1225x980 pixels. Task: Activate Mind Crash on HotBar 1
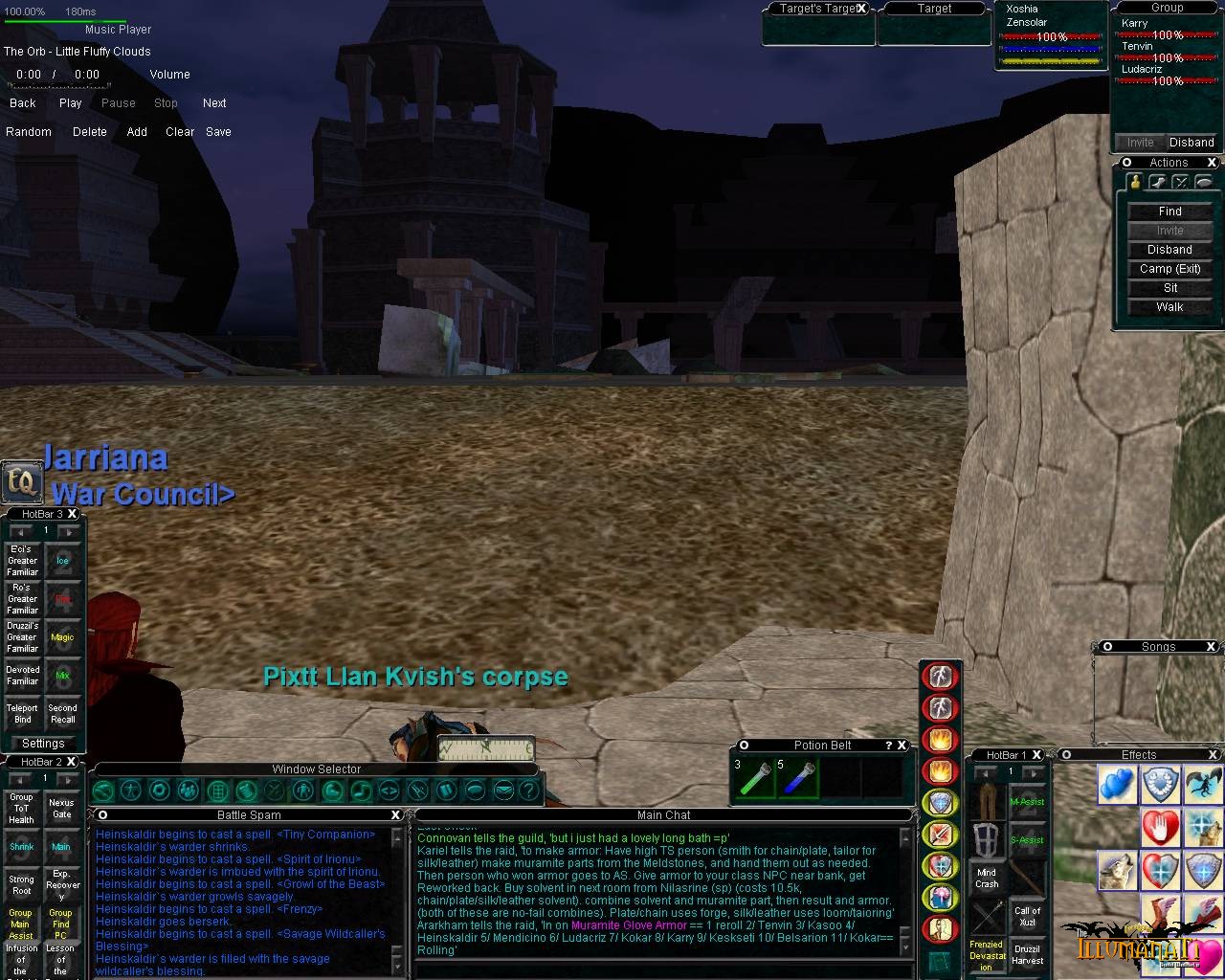pos(987,878)
